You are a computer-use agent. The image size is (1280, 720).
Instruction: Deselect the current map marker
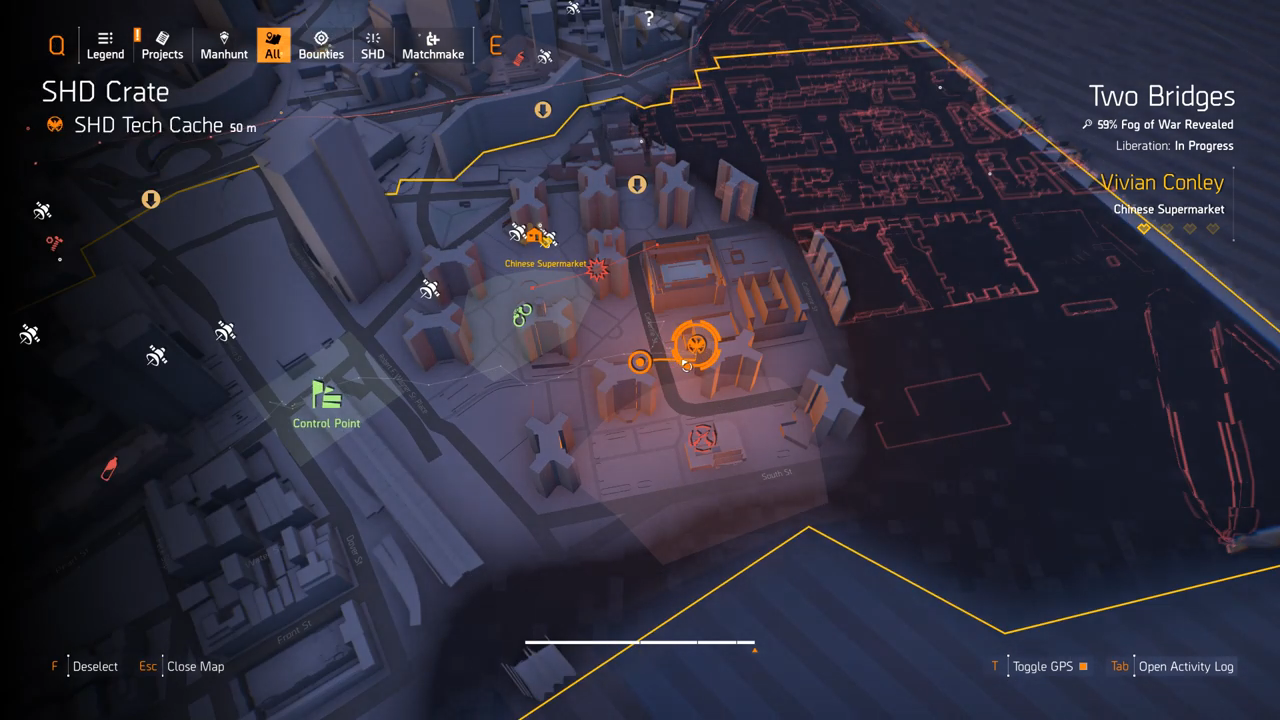coord(94,666)
